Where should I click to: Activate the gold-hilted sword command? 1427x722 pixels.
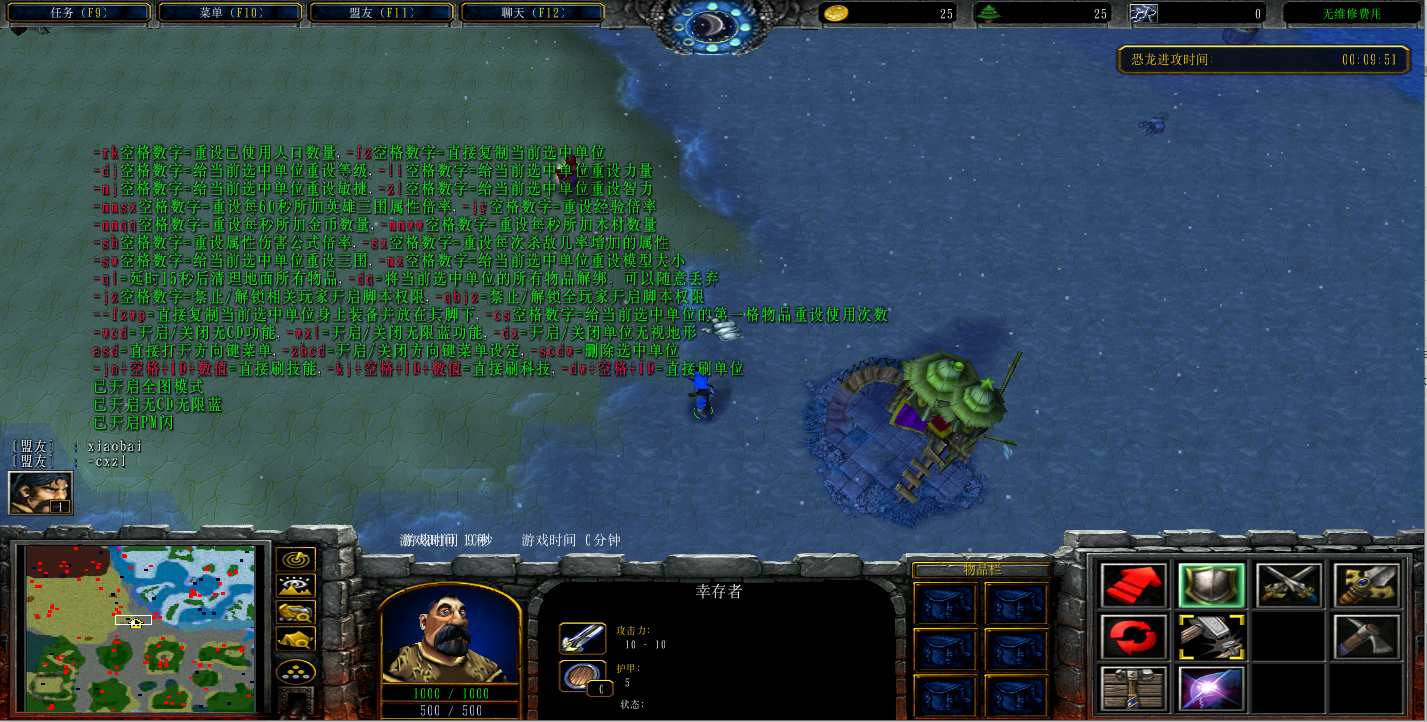[x=1366, y=586]
